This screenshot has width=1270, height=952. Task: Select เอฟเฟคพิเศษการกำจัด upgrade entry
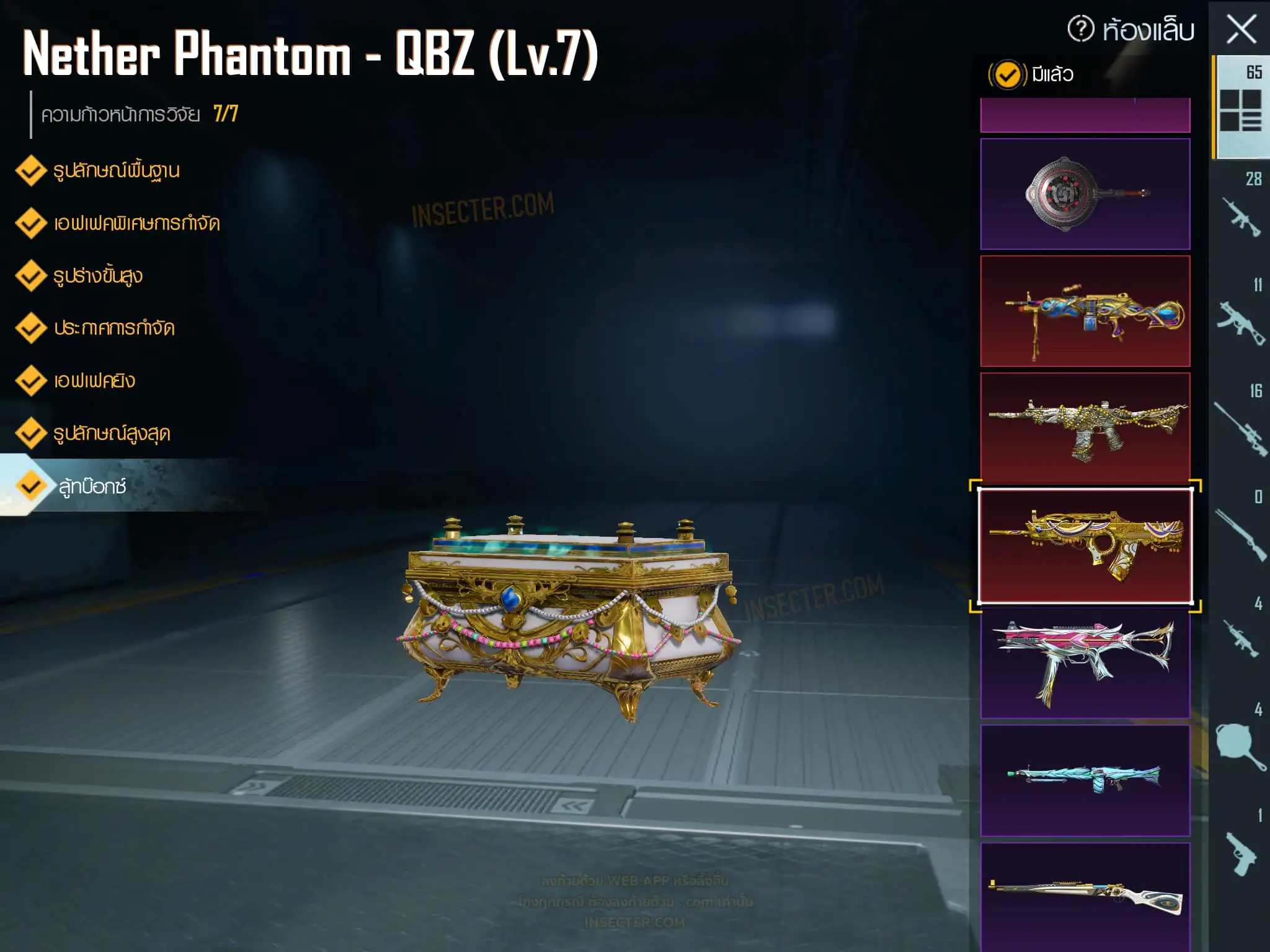(136, 223)
